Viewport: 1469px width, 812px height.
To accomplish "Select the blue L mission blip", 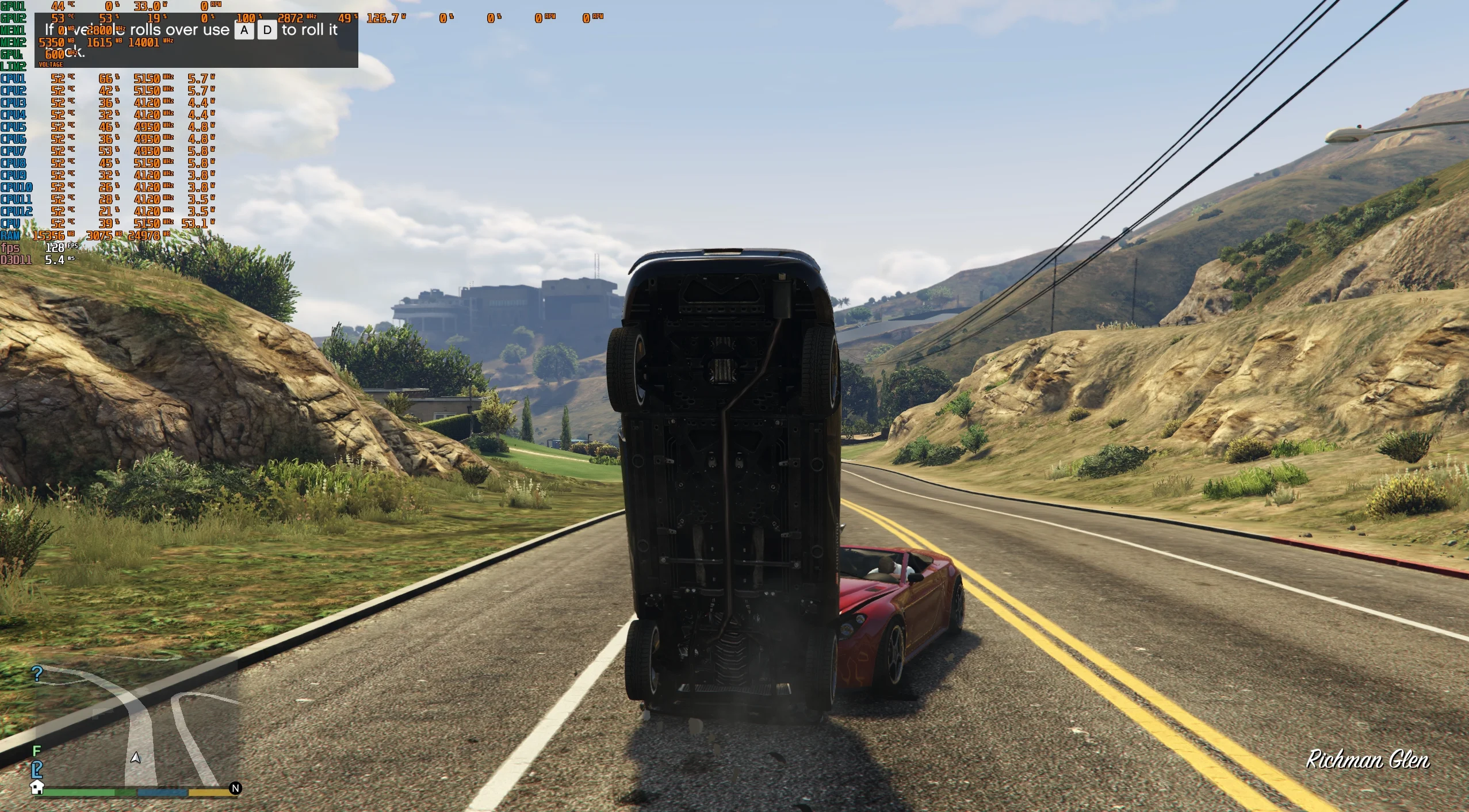I will 37,769.
